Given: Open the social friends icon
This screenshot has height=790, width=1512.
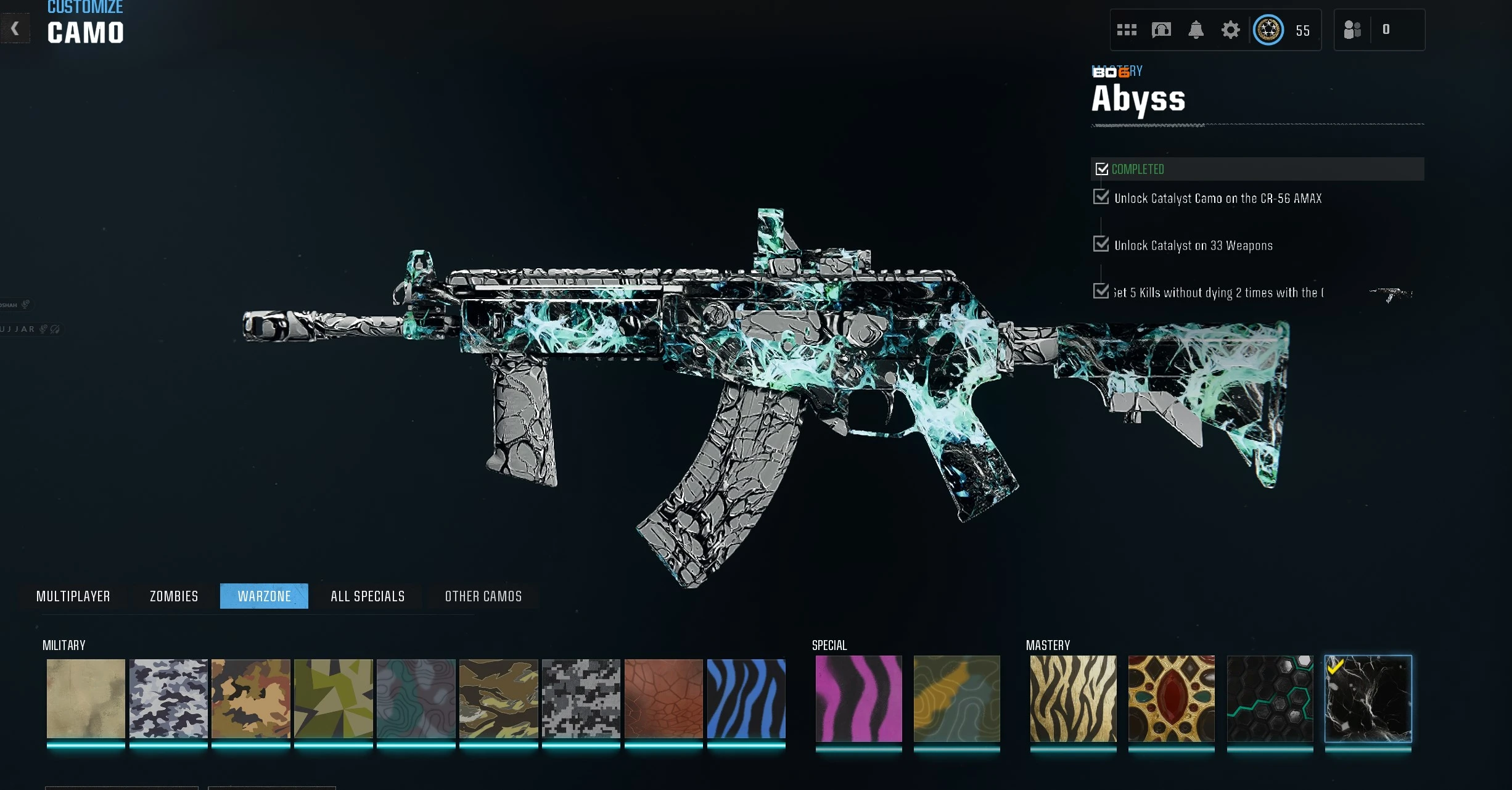Looking at the screenshot, I should 1352,30.
